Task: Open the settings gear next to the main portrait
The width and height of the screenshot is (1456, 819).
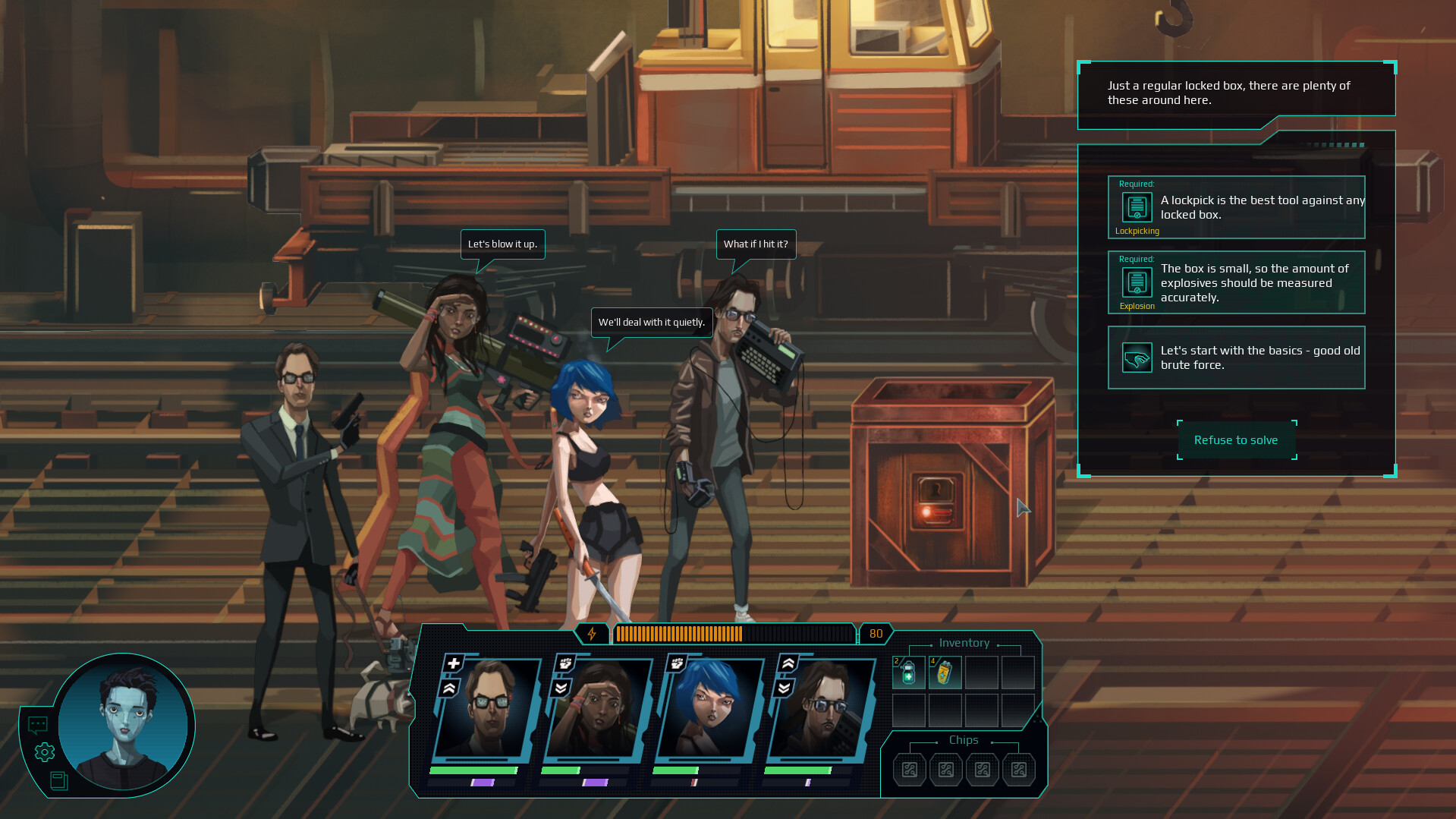Action: point(45,752)
